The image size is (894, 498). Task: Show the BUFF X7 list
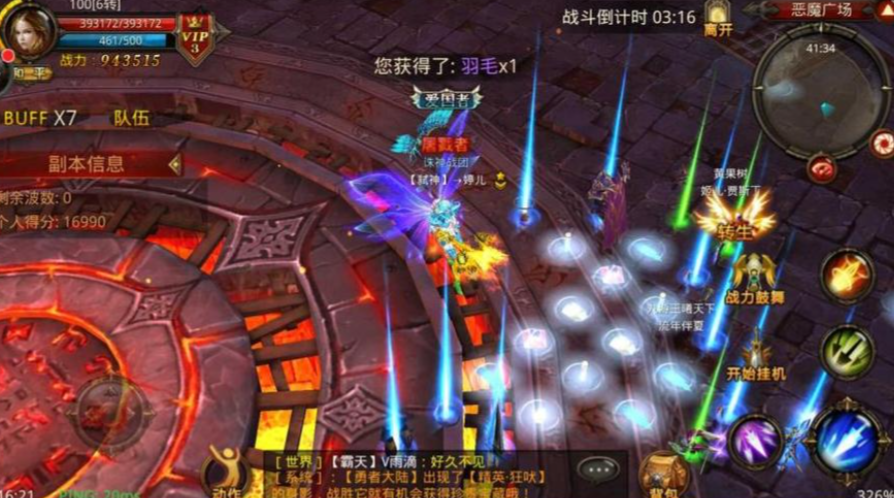click(40, 118)
